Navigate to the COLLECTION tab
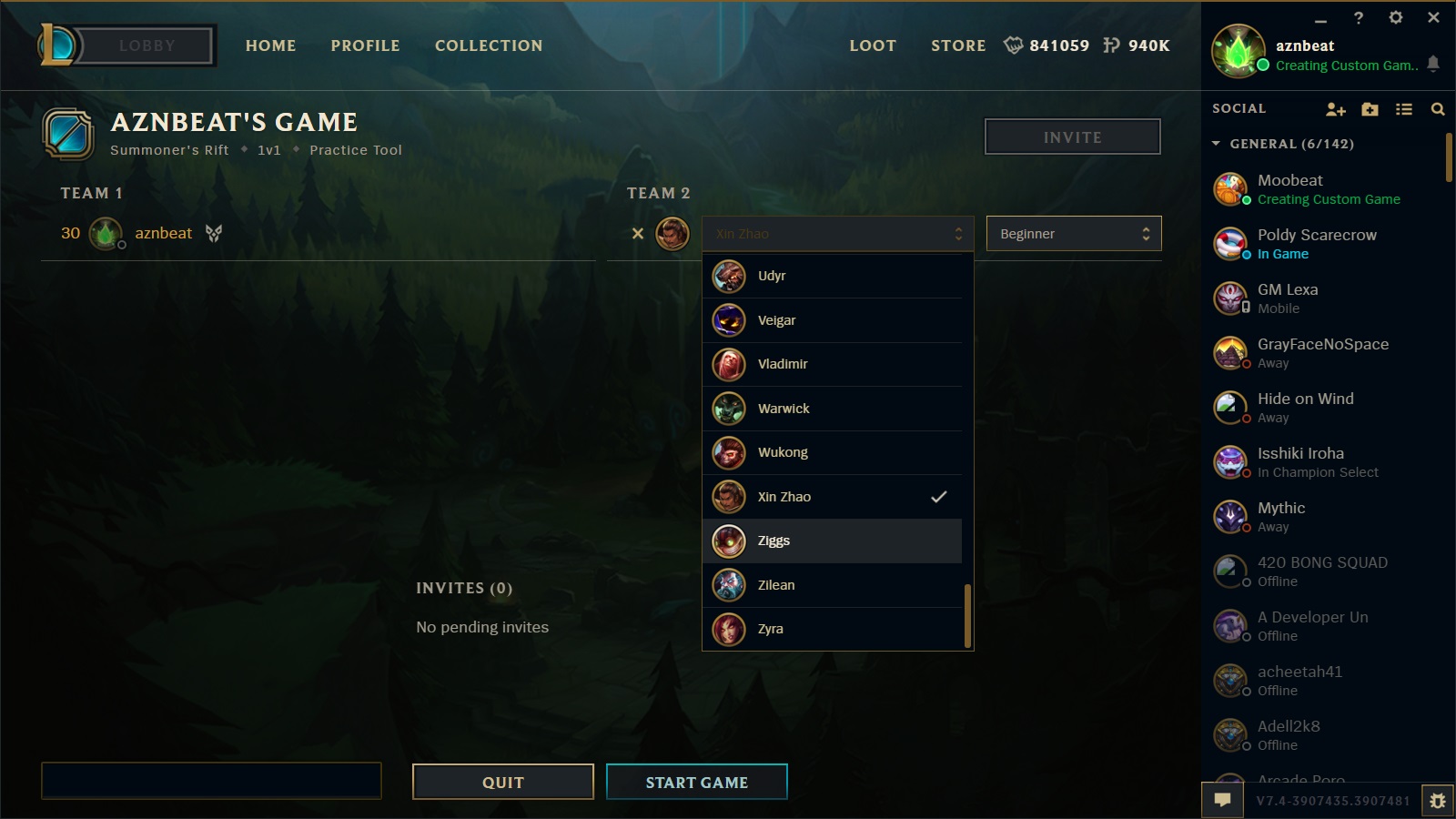The width and height of the screenshot is (1456, 819). coord(489,45)
